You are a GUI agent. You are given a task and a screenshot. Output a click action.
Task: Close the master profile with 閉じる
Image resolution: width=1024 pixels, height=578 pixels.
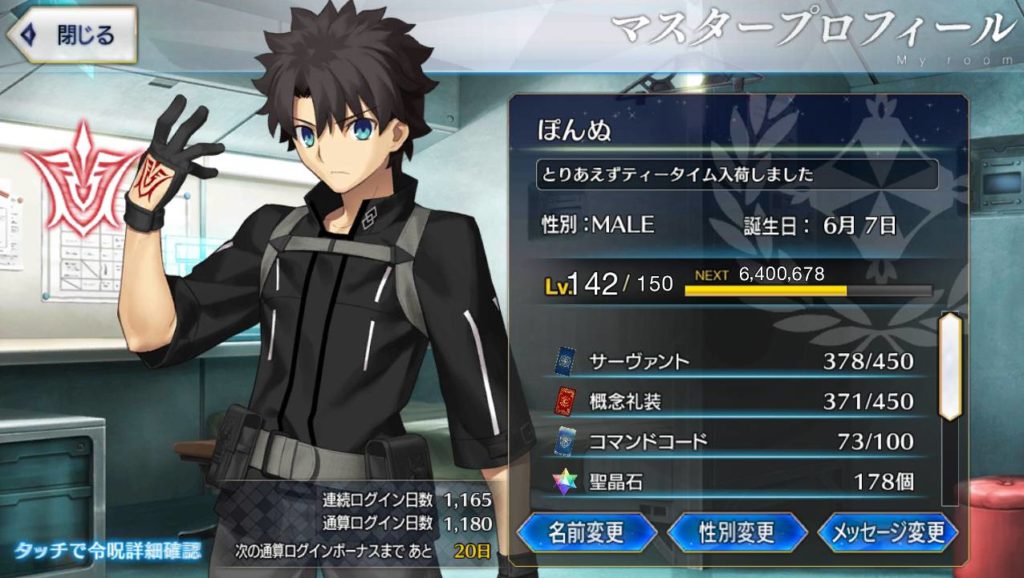point(70,35)
